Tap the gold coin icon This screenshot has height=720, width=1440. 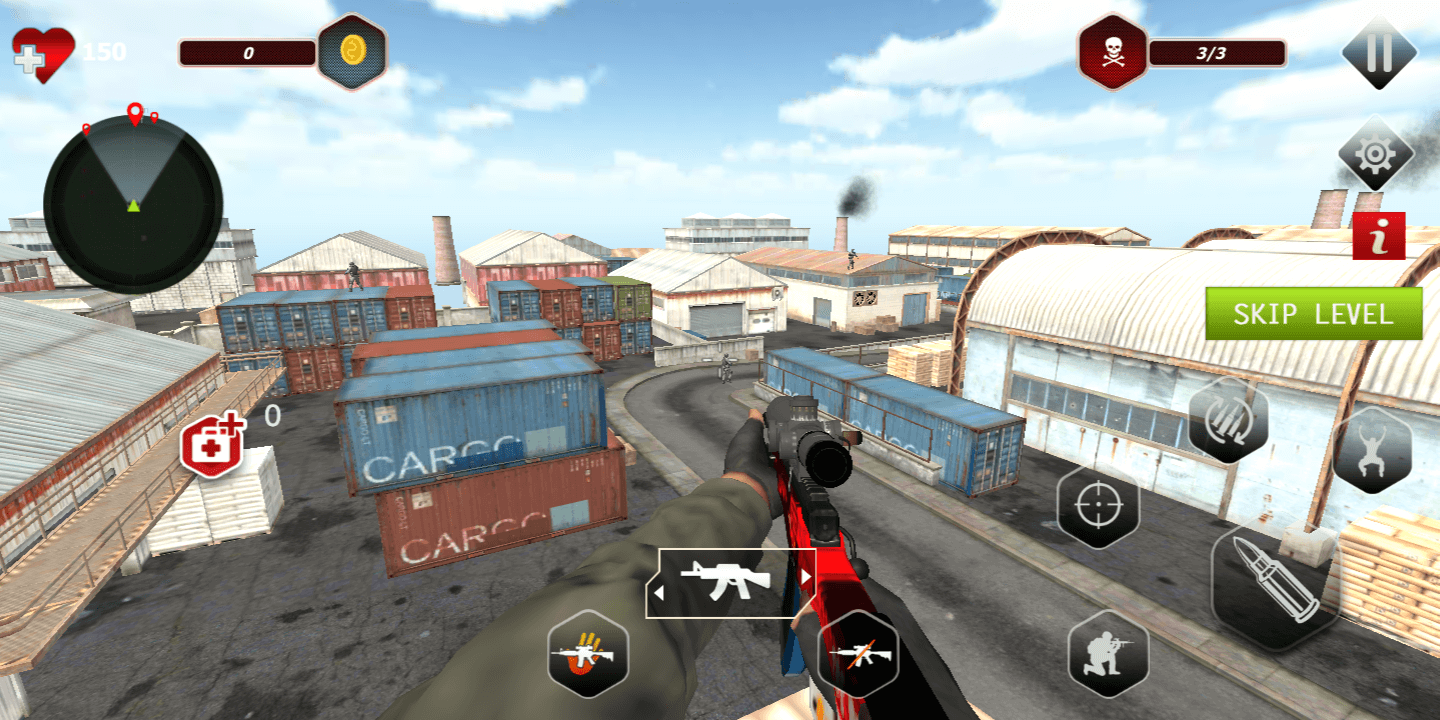pyautogui.click(x=352, y=51)
